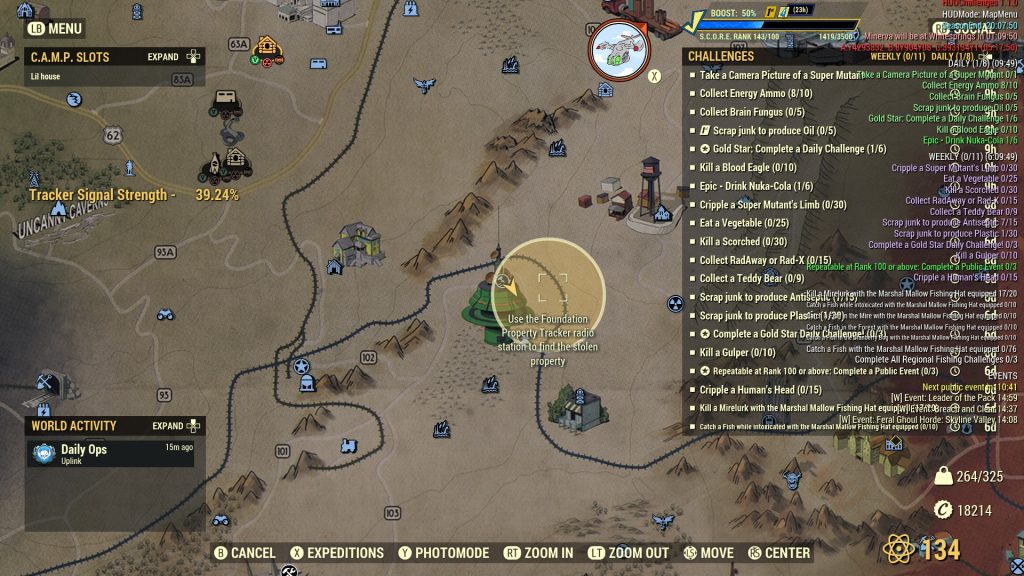Open the 'Epic - Drink Nuka-Cola' challenge
Image resolution: width=1024 pixels, height=576 pixels.
(x=755, y=186)
